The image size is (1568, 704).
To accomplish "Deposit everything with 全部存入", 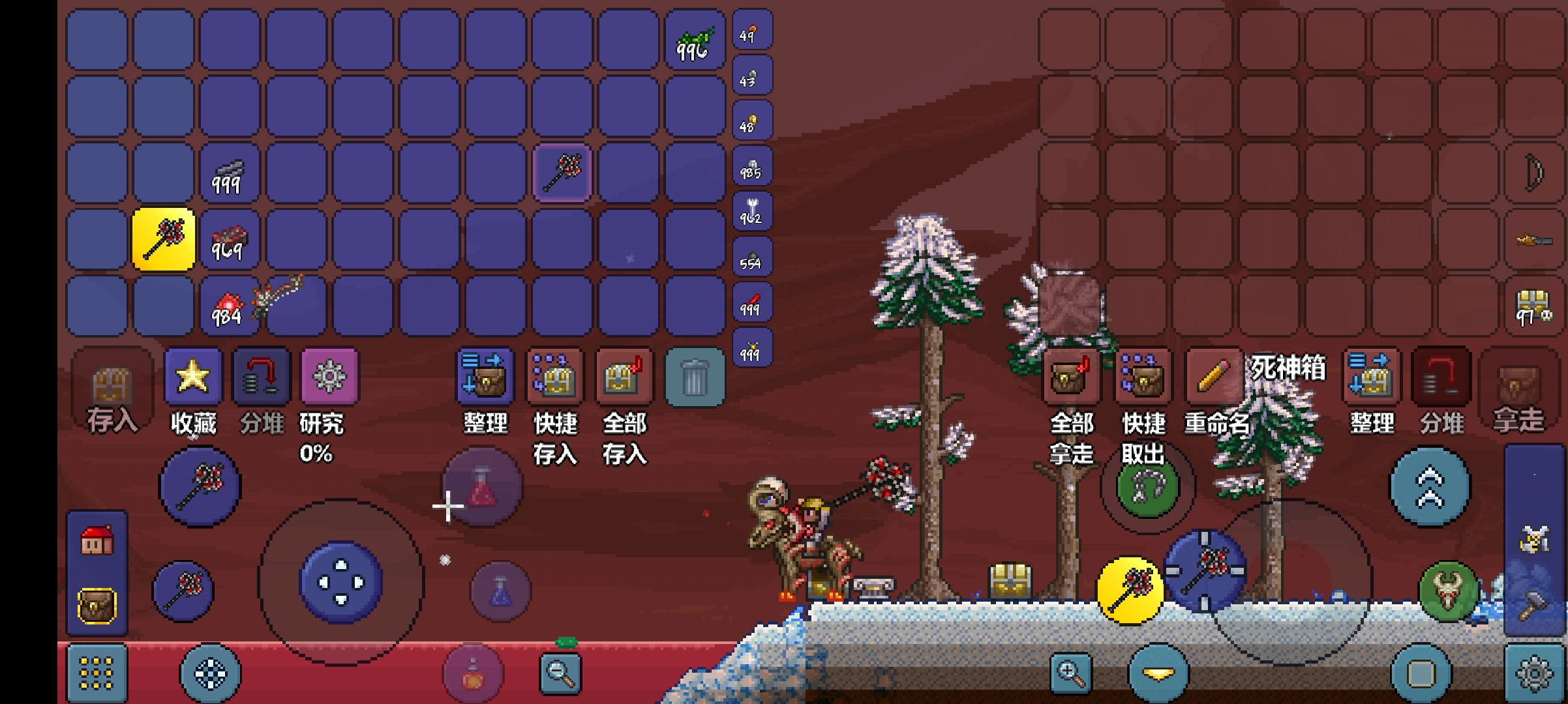I will click(624, 376).
